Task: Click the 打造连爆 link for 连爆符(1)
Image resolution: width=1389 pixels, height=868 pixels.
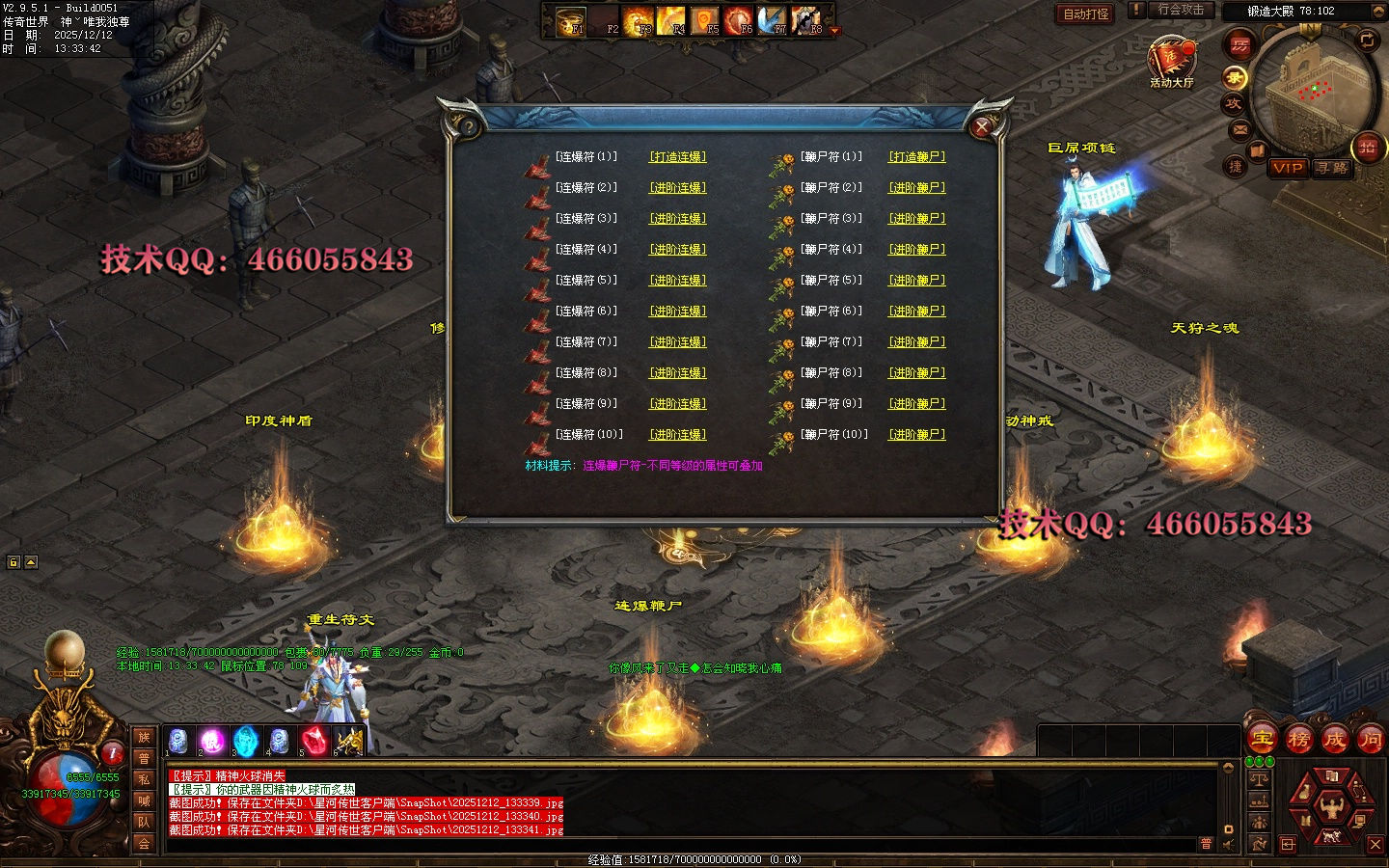Action: coord(677,157)
